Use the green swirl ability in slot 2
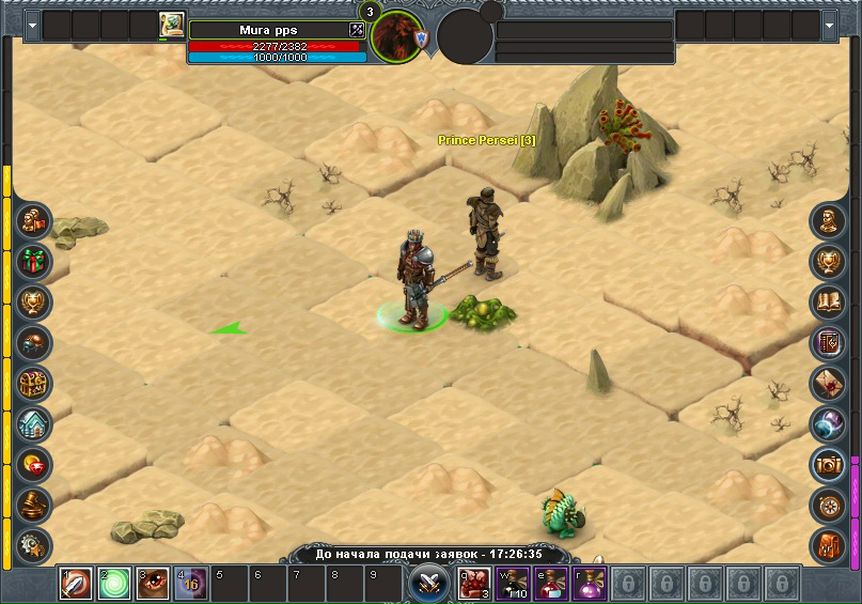This screenshot has width=862, height=604. [114, 583]
